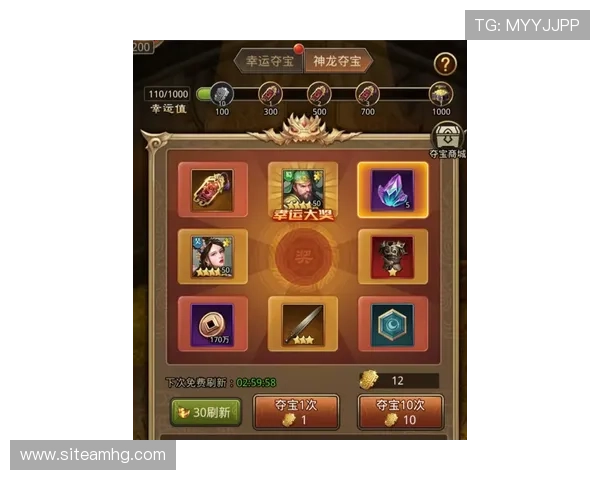600x480 pixels.
Task: Claim the 100 lucky value milestone reward
Action: (220, 95)
